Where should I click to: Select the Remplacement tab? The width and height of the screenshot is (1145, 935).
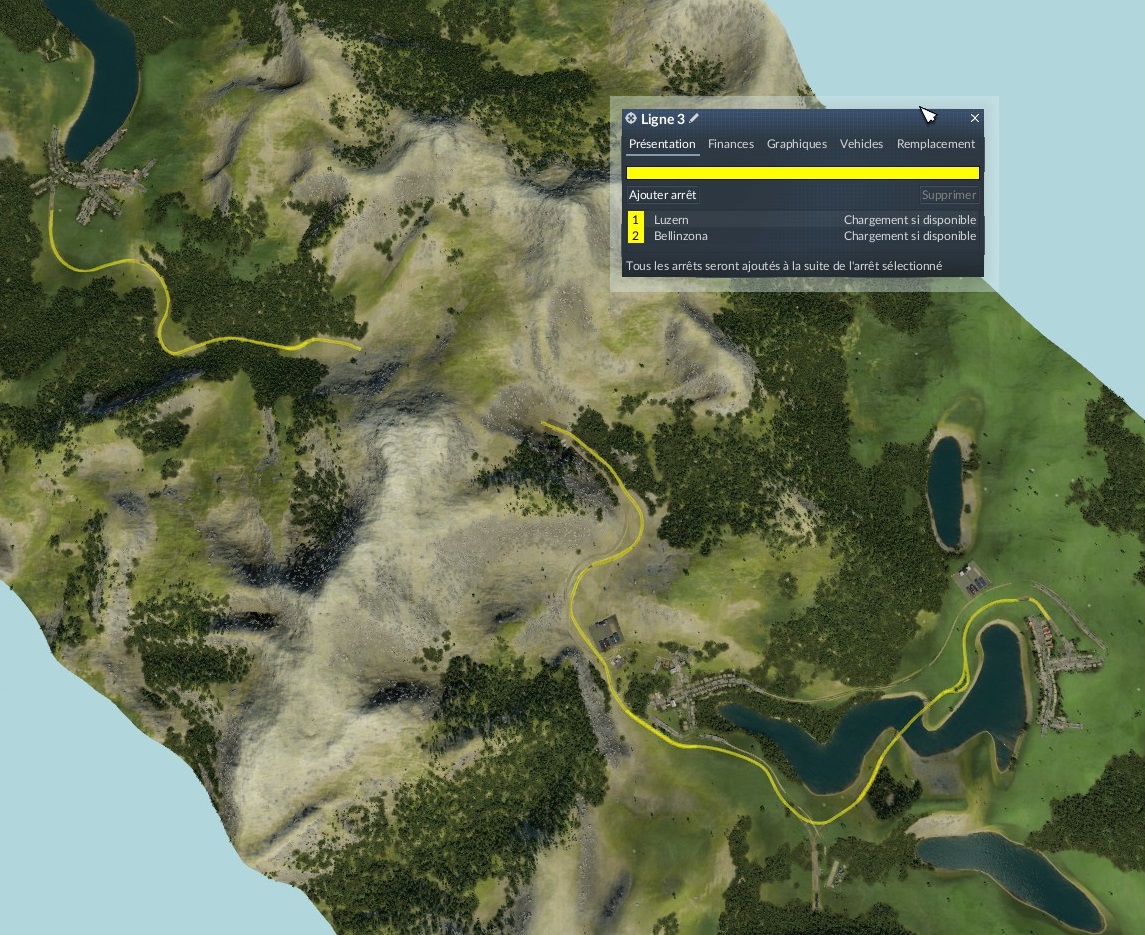pos(936,144)
